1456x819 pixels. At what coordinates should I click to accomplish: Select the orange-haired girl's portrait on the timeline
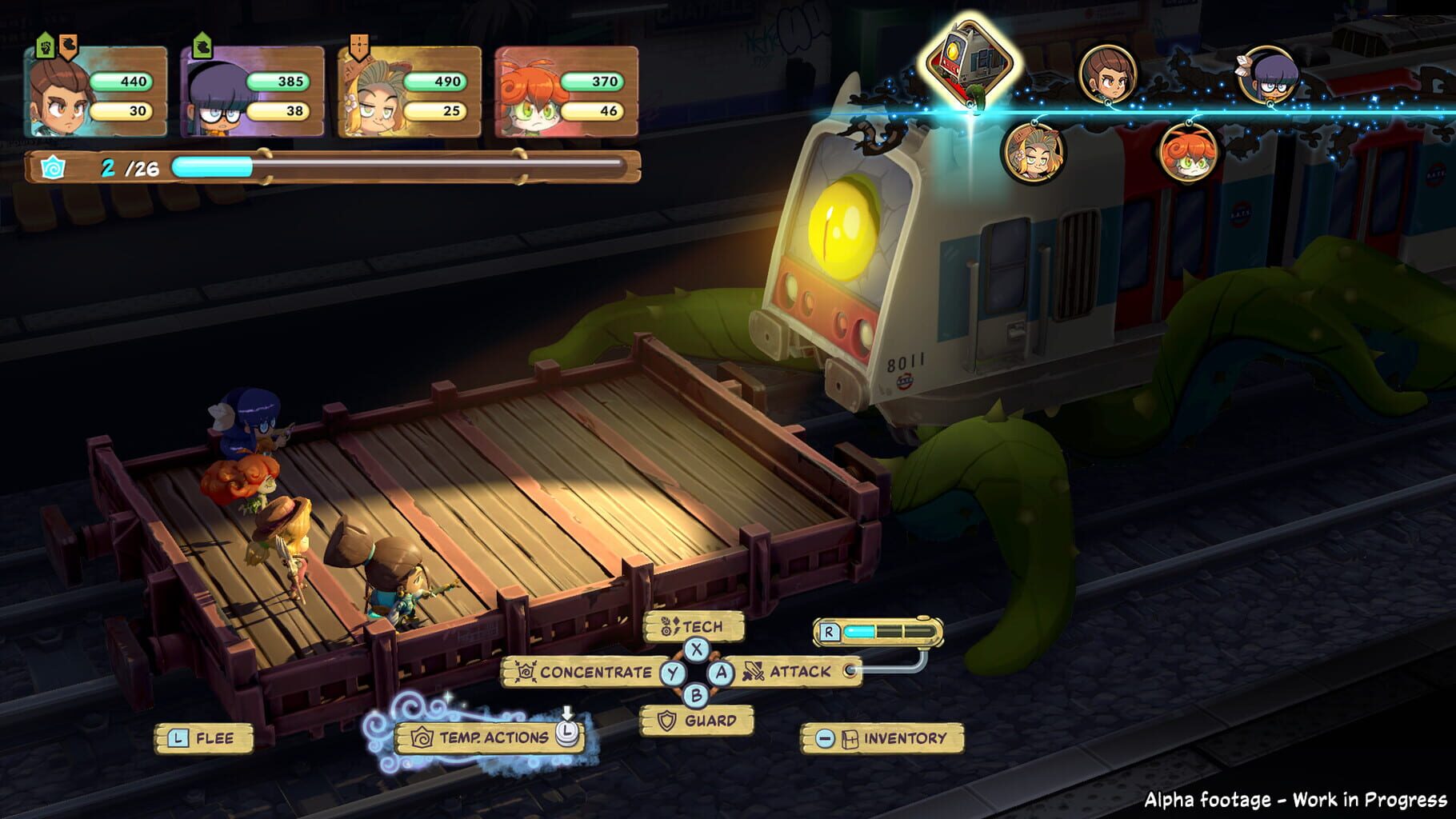point(1189,155)
